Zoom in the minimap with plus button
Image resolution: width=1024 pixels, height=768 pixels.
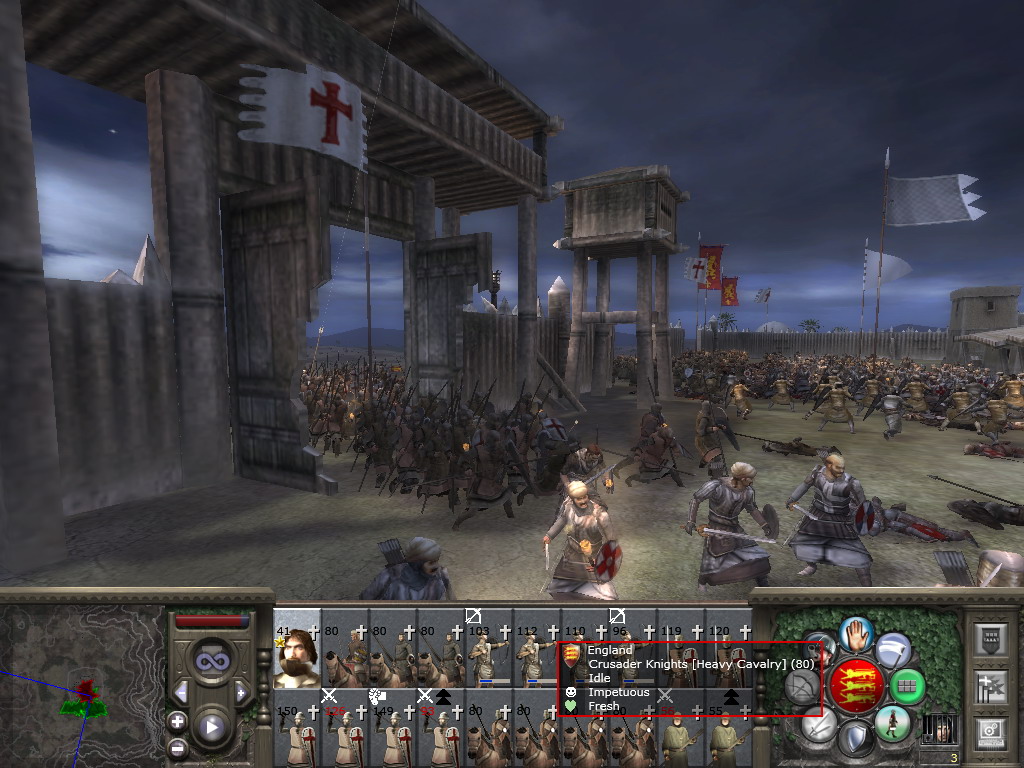pos(177,722)
